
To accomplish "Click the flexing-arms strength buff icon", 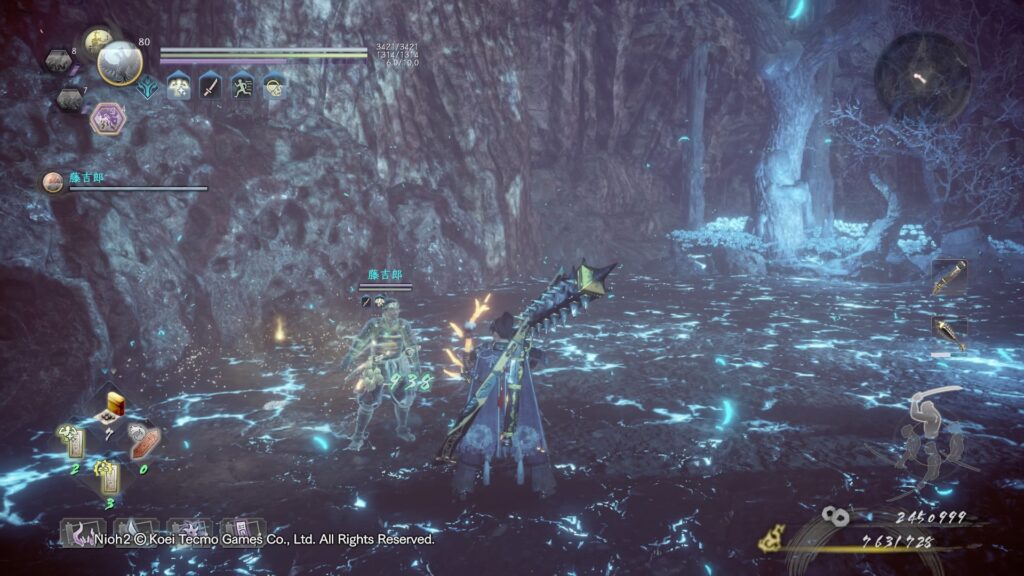I will [x=180, y=86].
